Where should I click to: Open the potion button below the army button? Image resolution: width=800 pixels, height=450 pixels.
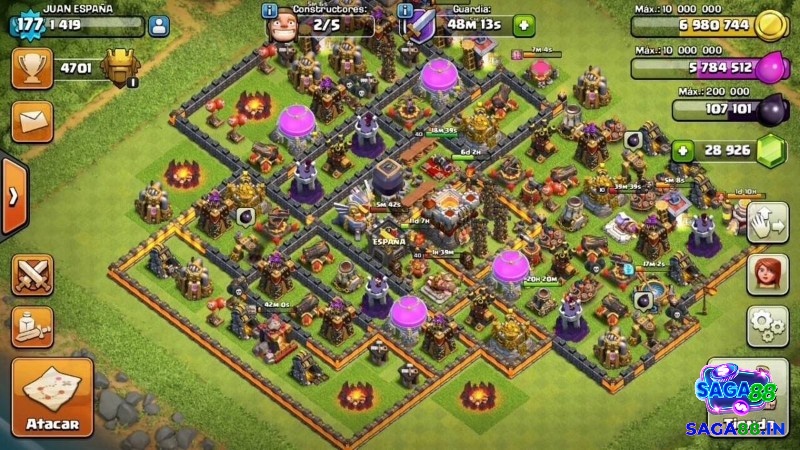(x=32, y=326)
